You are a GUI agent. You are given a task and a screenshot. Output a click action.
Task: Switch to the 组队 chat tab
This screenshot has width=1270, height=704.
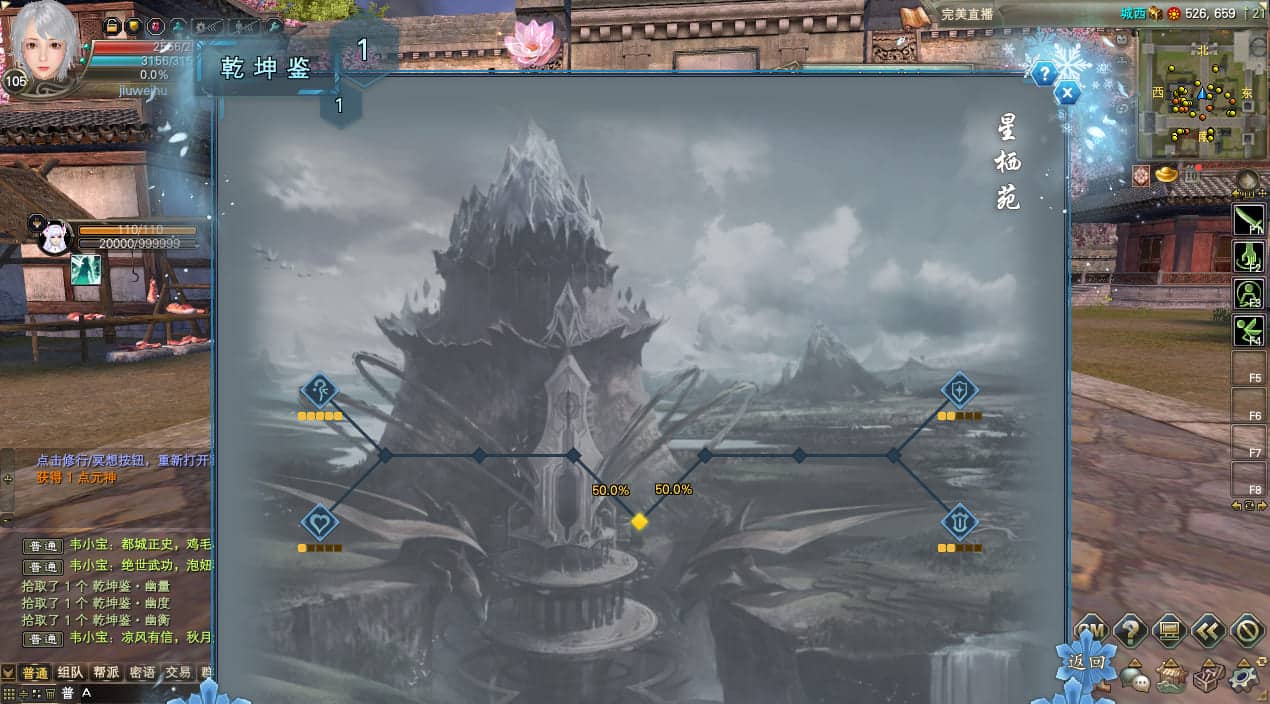(70, 672)
